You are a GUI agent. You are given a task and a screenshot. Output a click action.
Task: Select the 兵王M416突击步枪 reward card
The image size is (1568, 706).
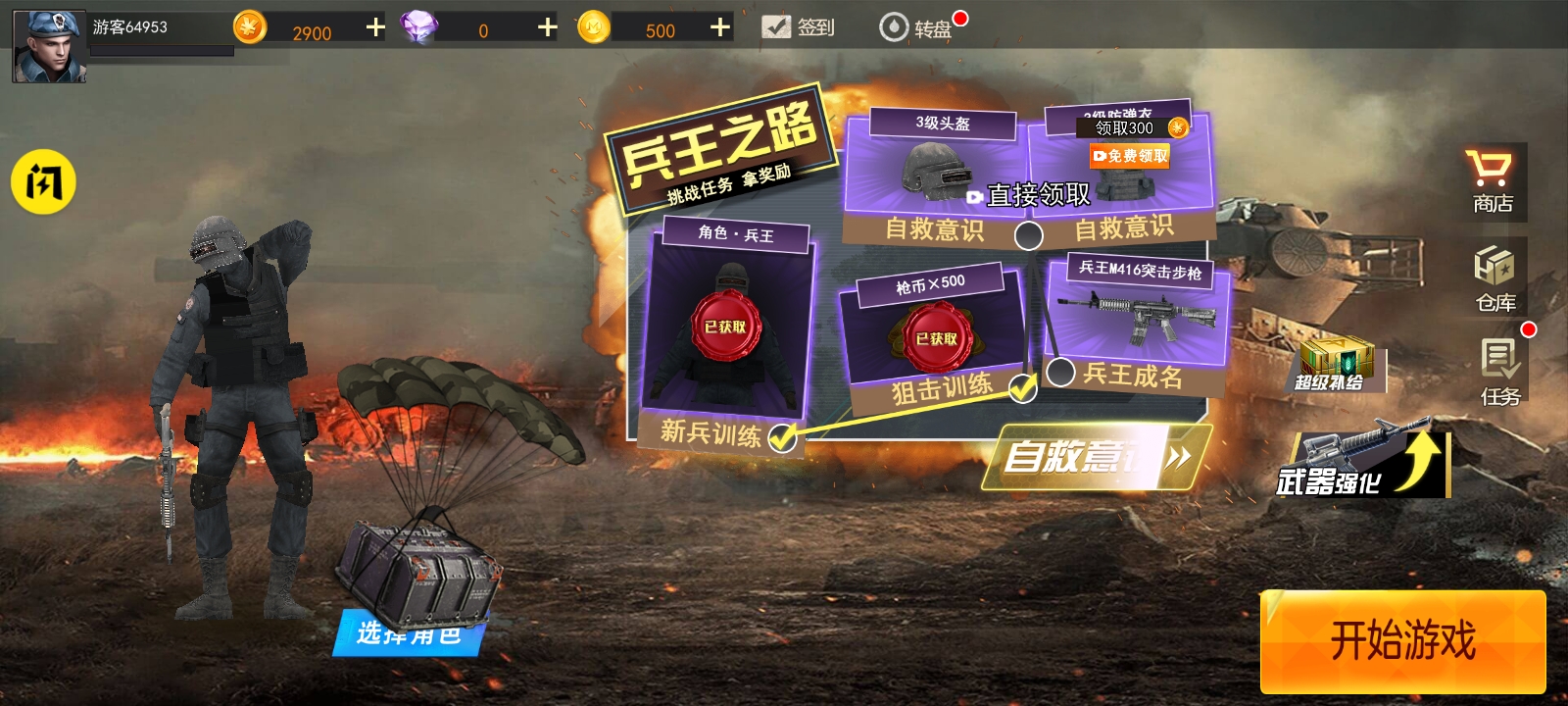click(x=1135, y=314)
